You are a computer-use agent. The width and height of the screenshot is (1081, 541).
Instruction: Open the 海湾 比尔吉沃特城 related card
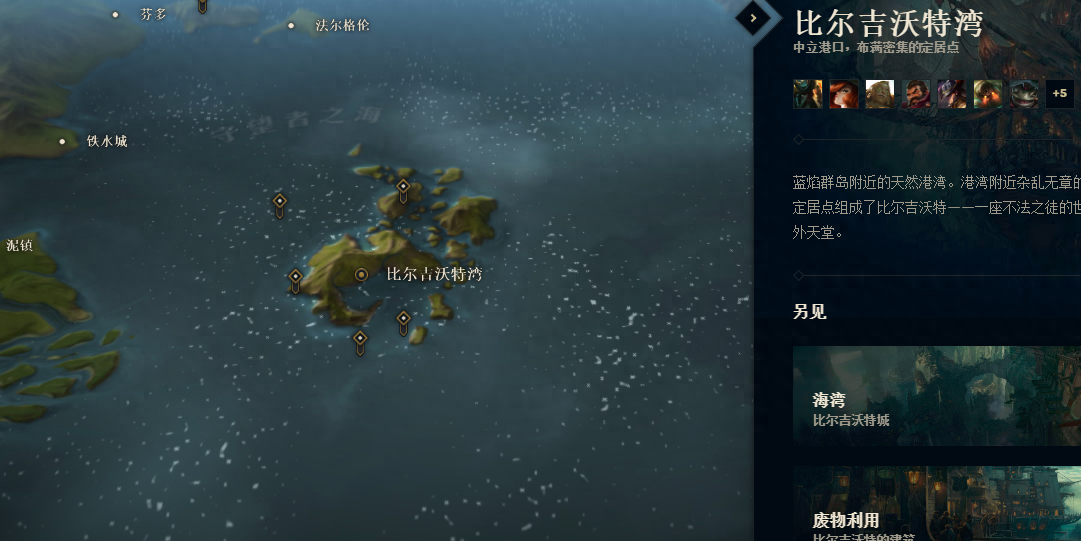tap(936, 396)
